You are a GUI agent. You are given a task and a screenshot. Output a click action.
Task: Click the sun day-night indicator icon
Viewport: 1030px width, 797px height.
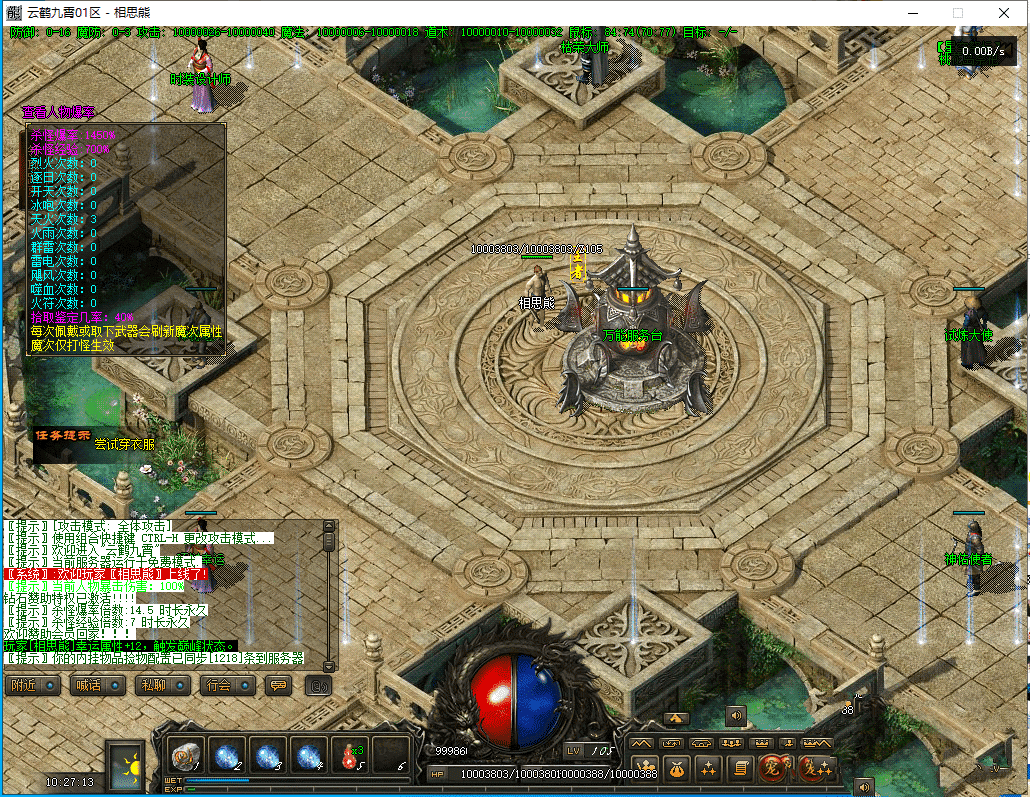[127, 766]
